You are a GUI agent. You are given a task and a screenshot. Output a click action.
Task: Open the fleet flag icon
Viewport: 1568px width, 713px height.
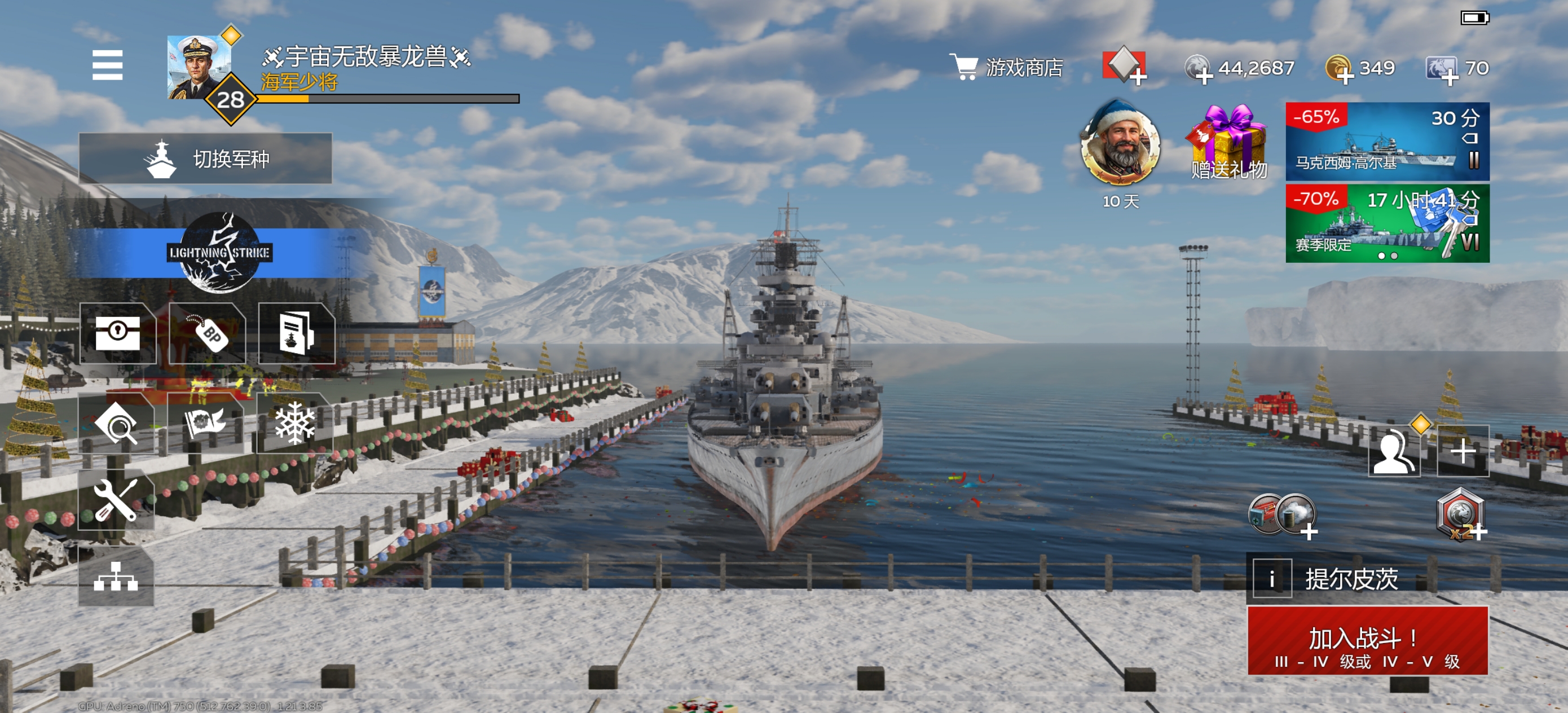(205, 423)
